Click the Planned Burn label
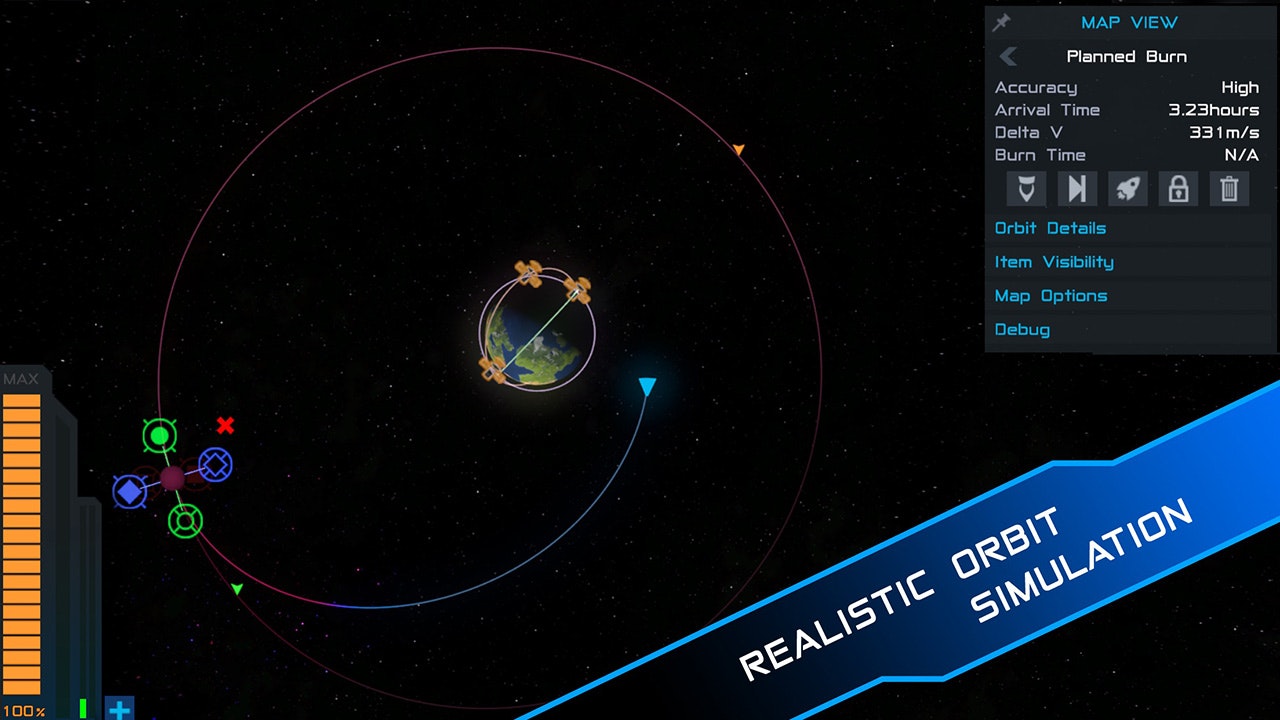1280x720 pixels. 1126,56
